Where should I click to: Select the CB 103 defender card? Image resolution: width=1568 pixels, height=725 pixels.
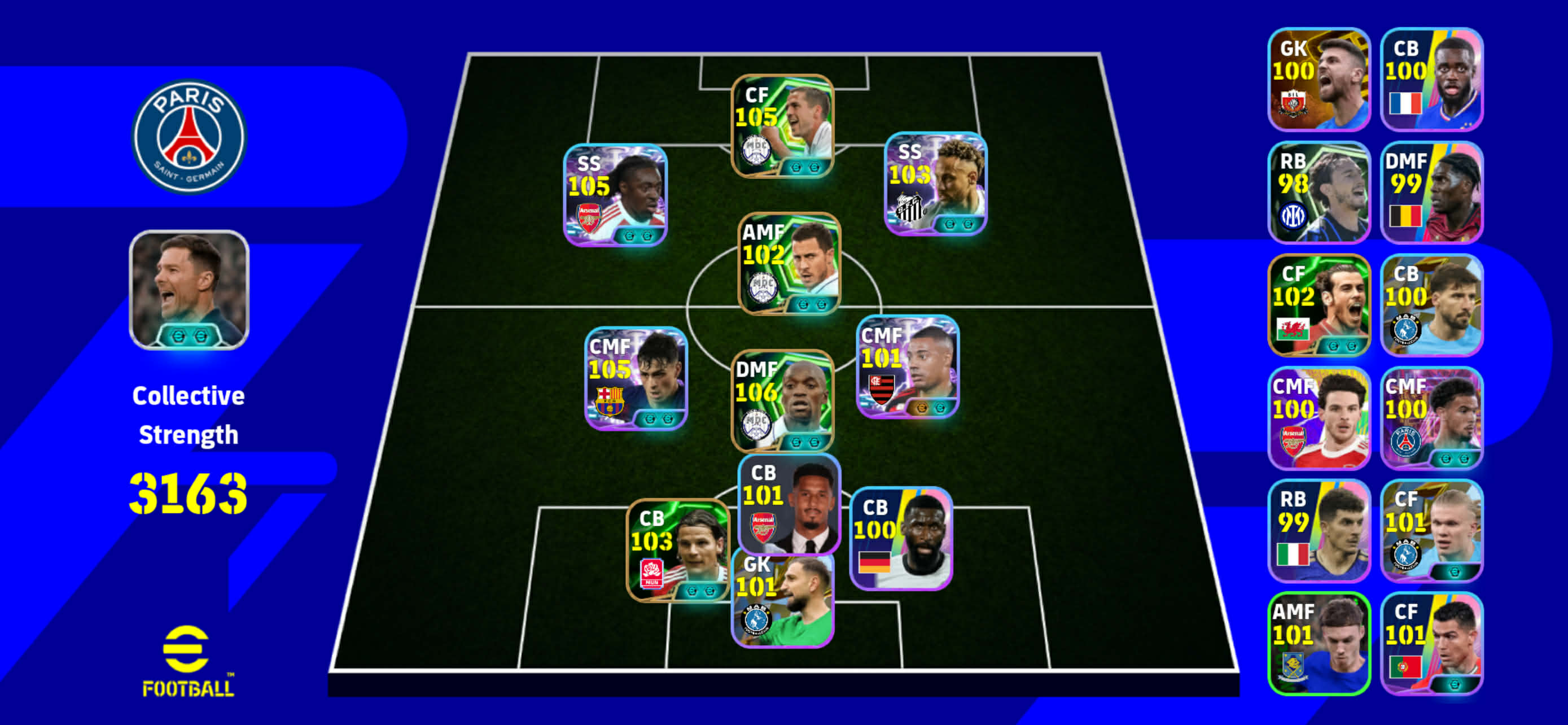(x=677, y=550)
